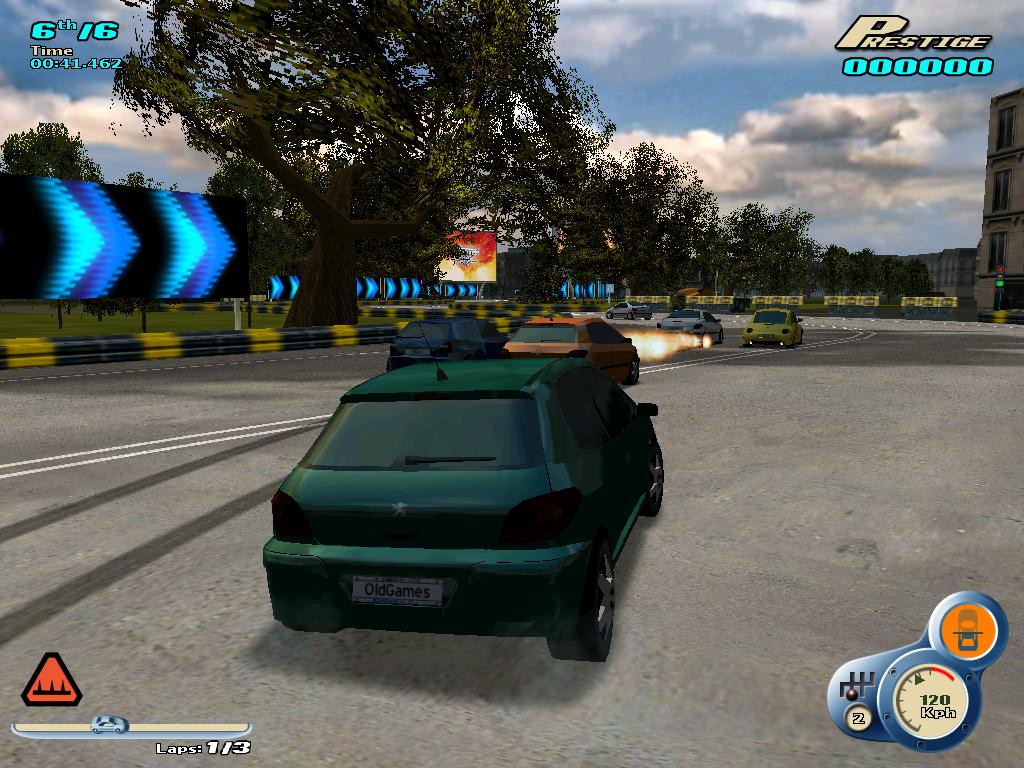Click the car marker on lap progress bar
This screenshot has height=768, width=1024.
pyautogui.click(x=110, y=724)
